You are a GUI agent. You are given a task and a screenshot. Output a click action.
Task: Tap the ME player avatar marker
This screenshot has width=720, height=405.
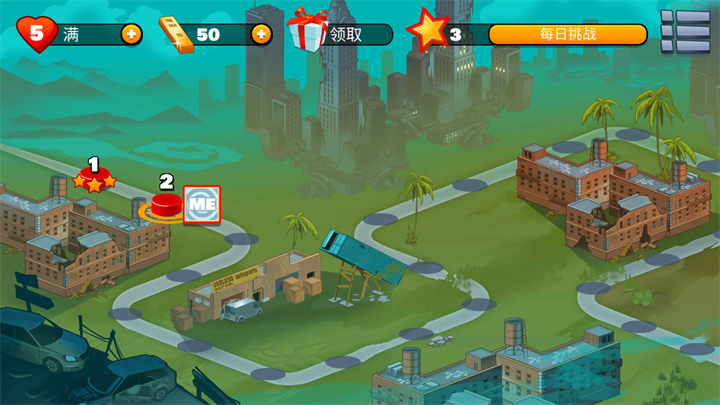tap(202, 205)
